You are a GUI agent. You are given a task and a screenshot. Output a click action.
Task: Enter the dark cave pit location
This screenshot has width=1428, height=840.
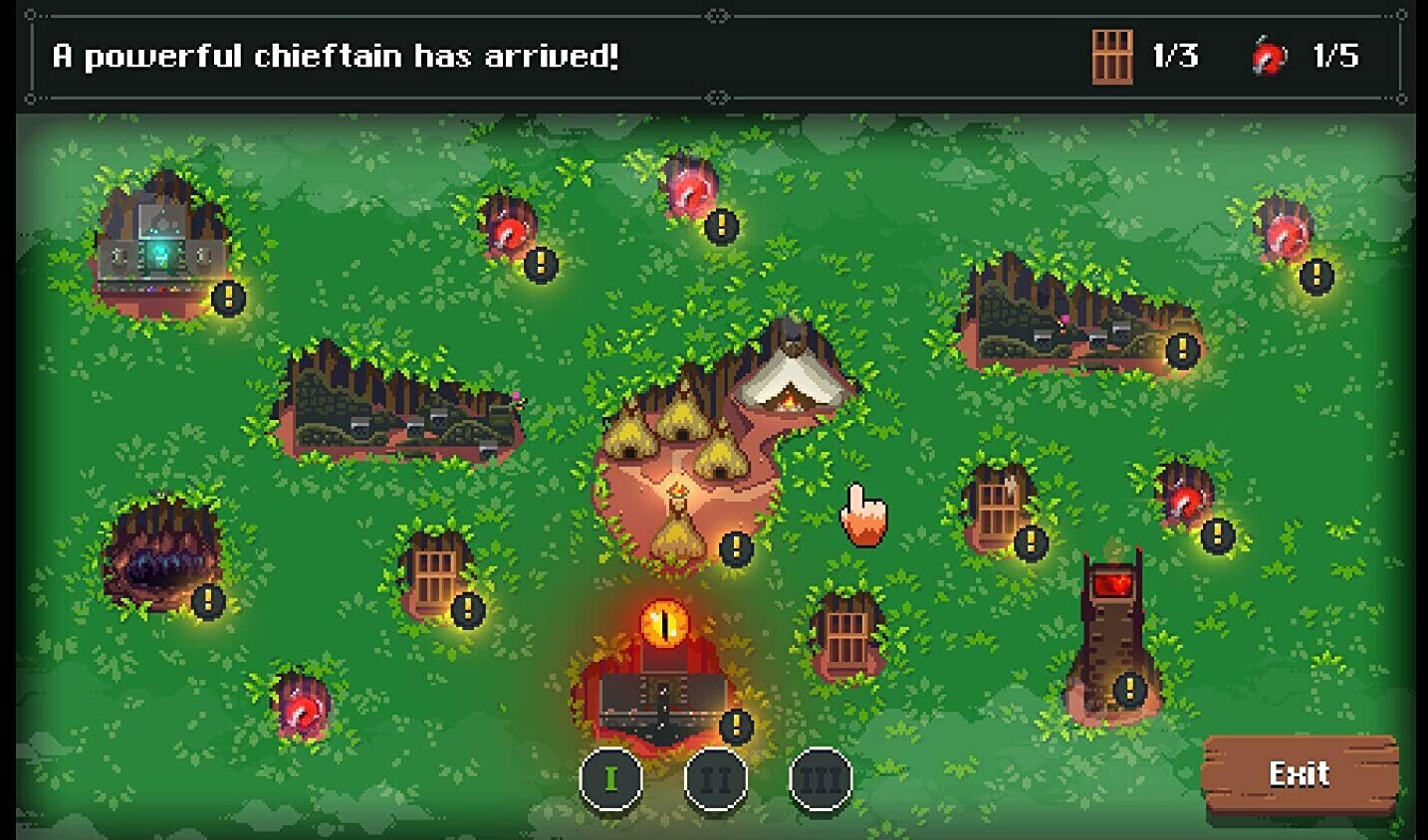(x=159, y=559)
